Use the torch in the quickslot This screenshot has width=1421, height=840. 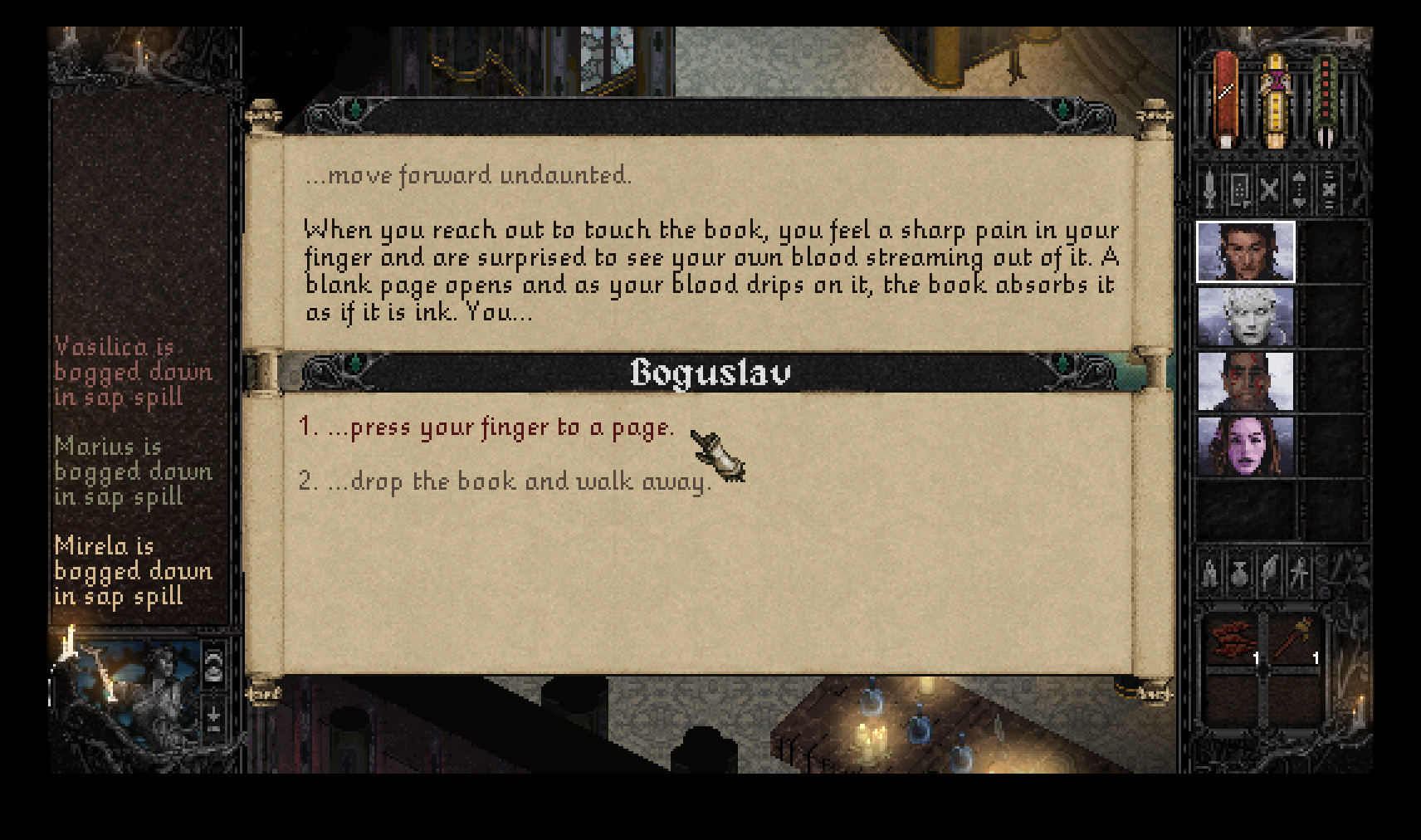click(1295, 639)
